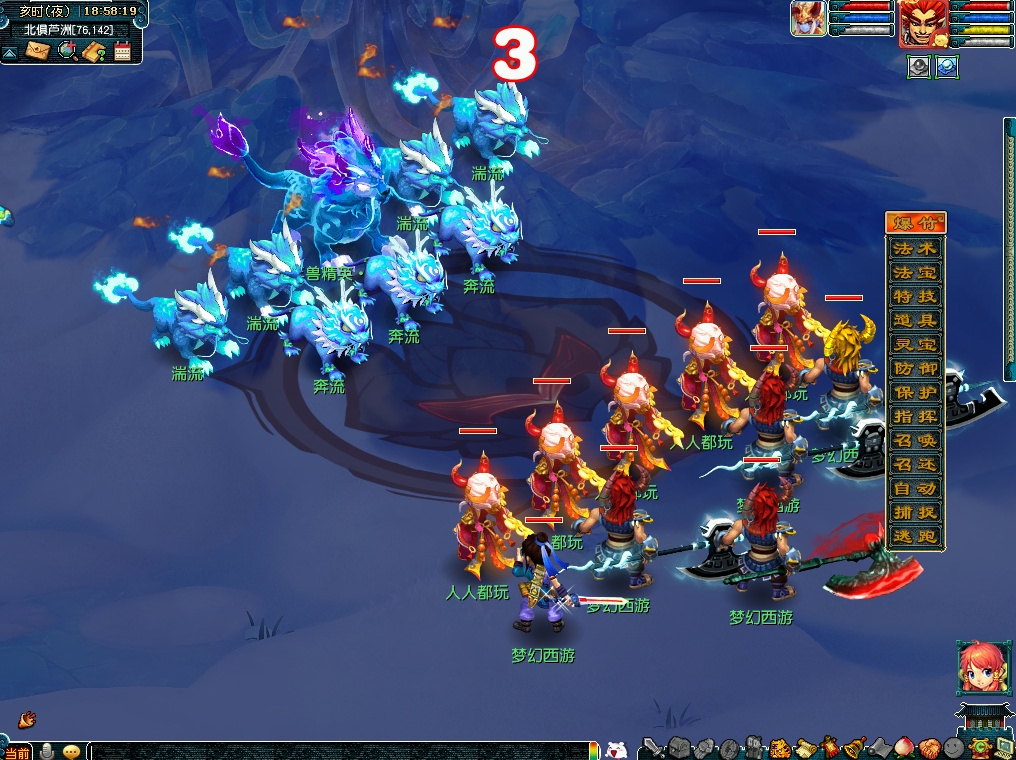Open the calendar icon
Image resolution: width=1016 pixels, height=760 pixels.
[x=123, y=51]
